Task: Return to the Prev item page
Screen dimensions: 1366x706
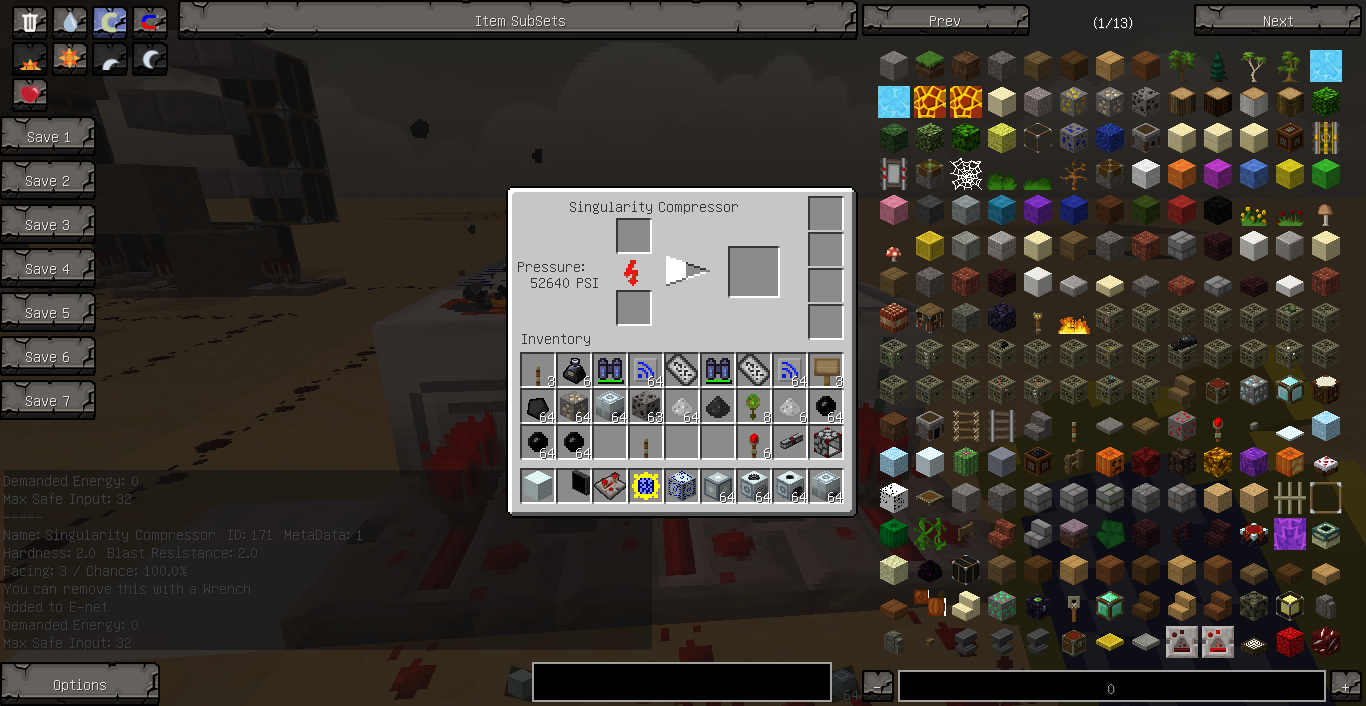Action: point(944,21)
